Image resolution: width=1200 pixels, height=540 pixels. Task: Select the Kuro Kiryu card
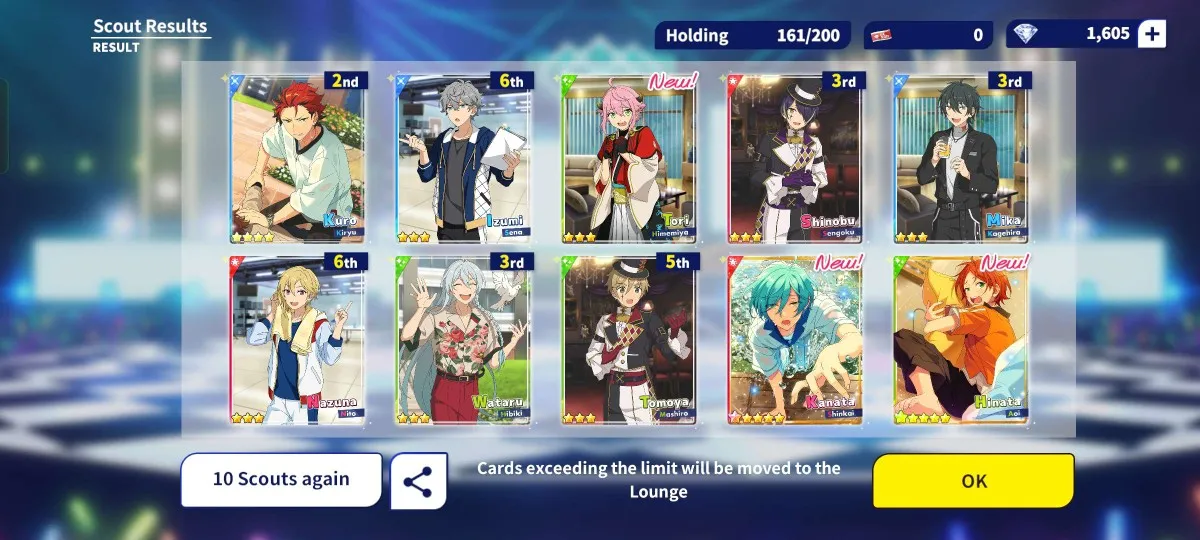click(x=297, y=158)
